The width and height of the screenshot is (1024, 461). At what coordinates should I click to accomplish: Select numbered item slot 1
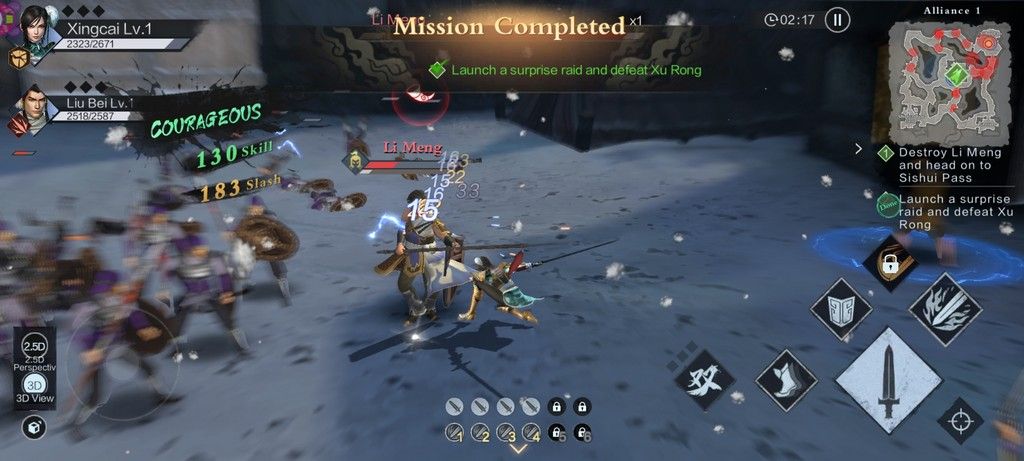tap(455, 432)
